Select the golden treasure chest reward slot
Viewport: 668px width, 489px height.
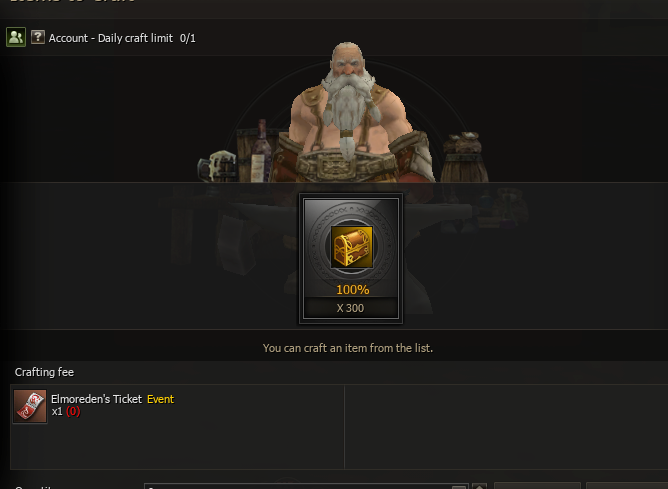pos(351,246)
